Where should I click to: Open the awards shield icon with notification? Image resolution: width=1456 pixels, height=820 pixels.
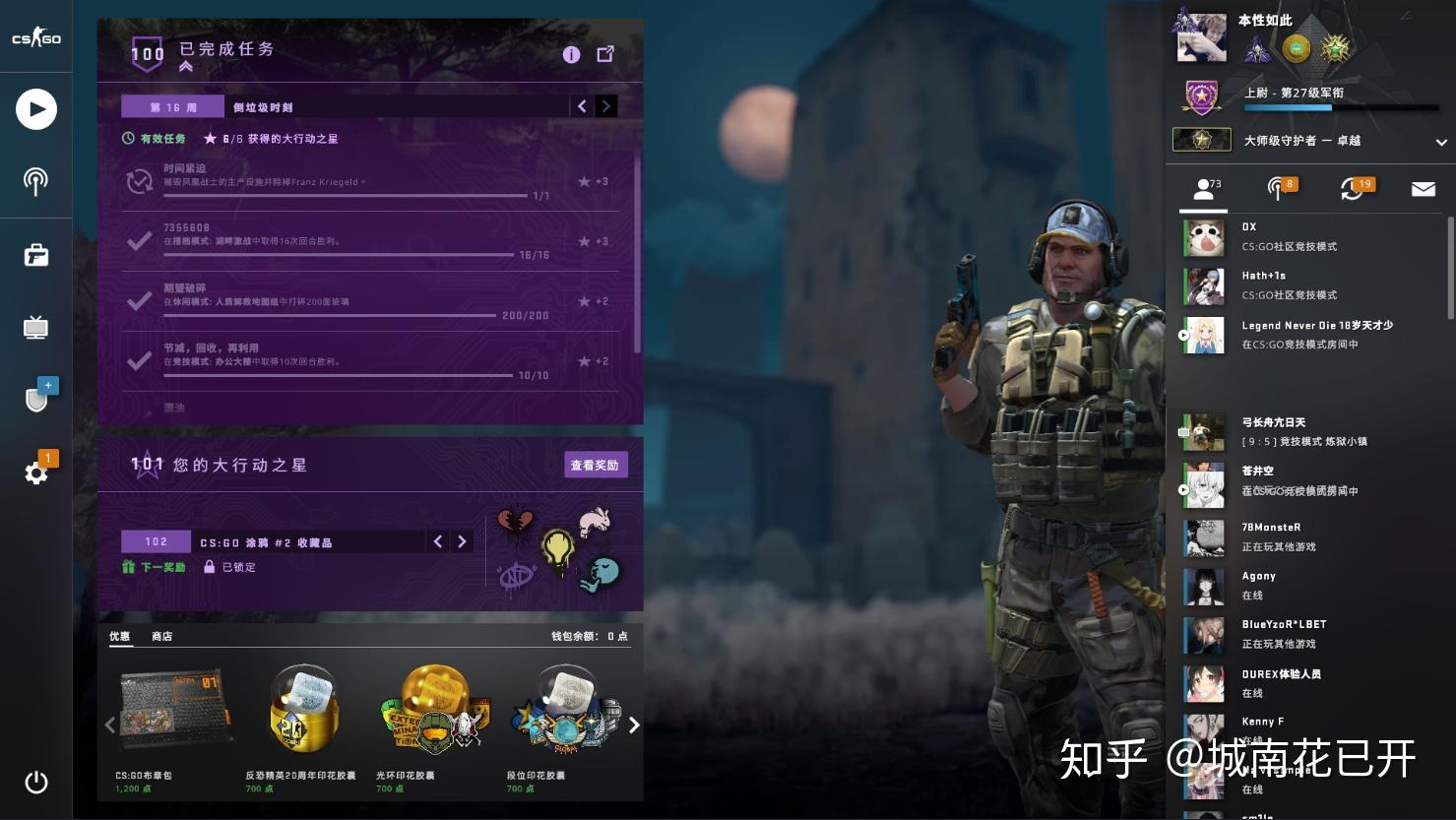pyautogui.click(x=37, y=399)
